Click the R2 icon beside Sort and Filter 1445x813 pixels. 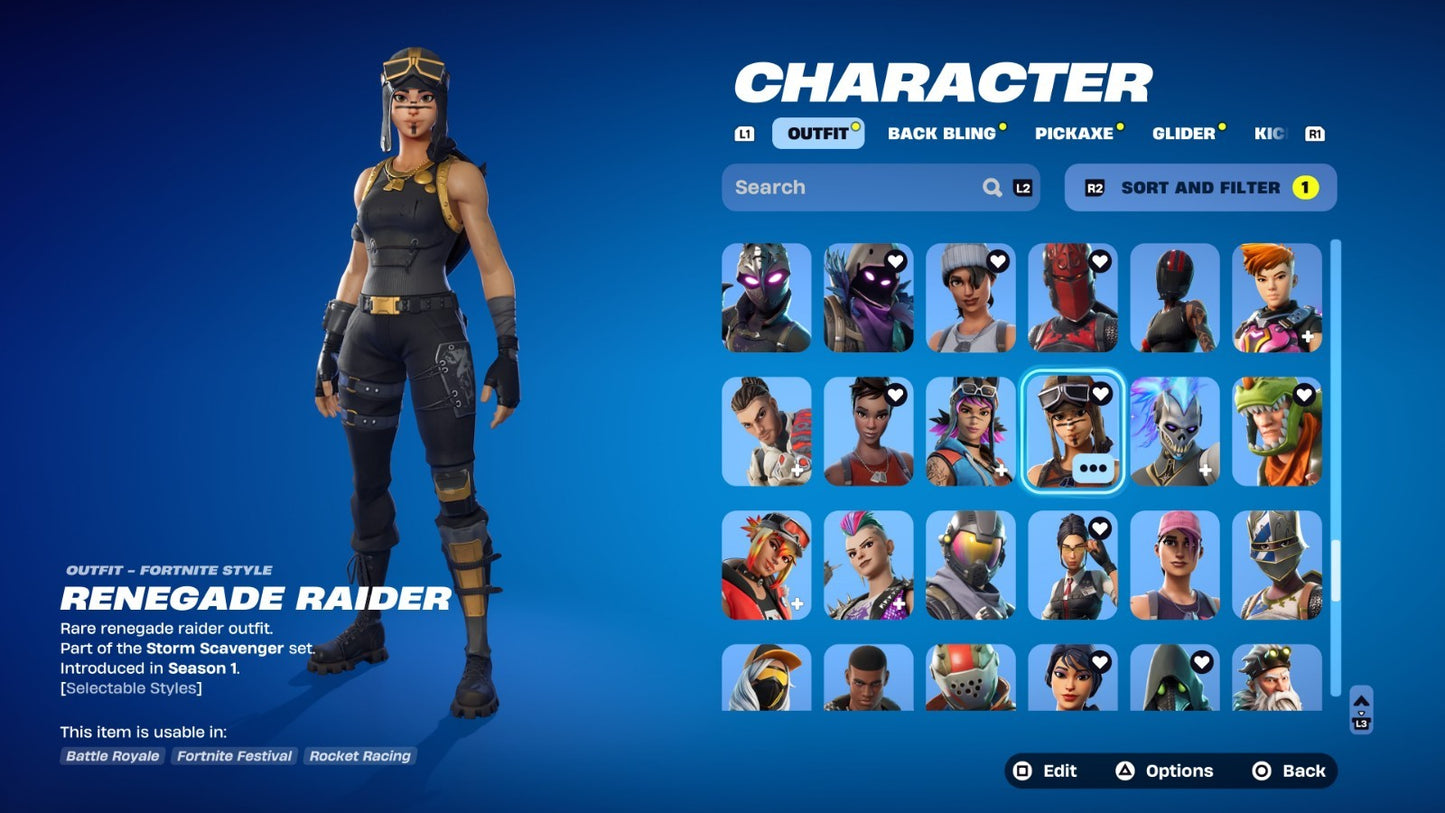point(1093,187)
